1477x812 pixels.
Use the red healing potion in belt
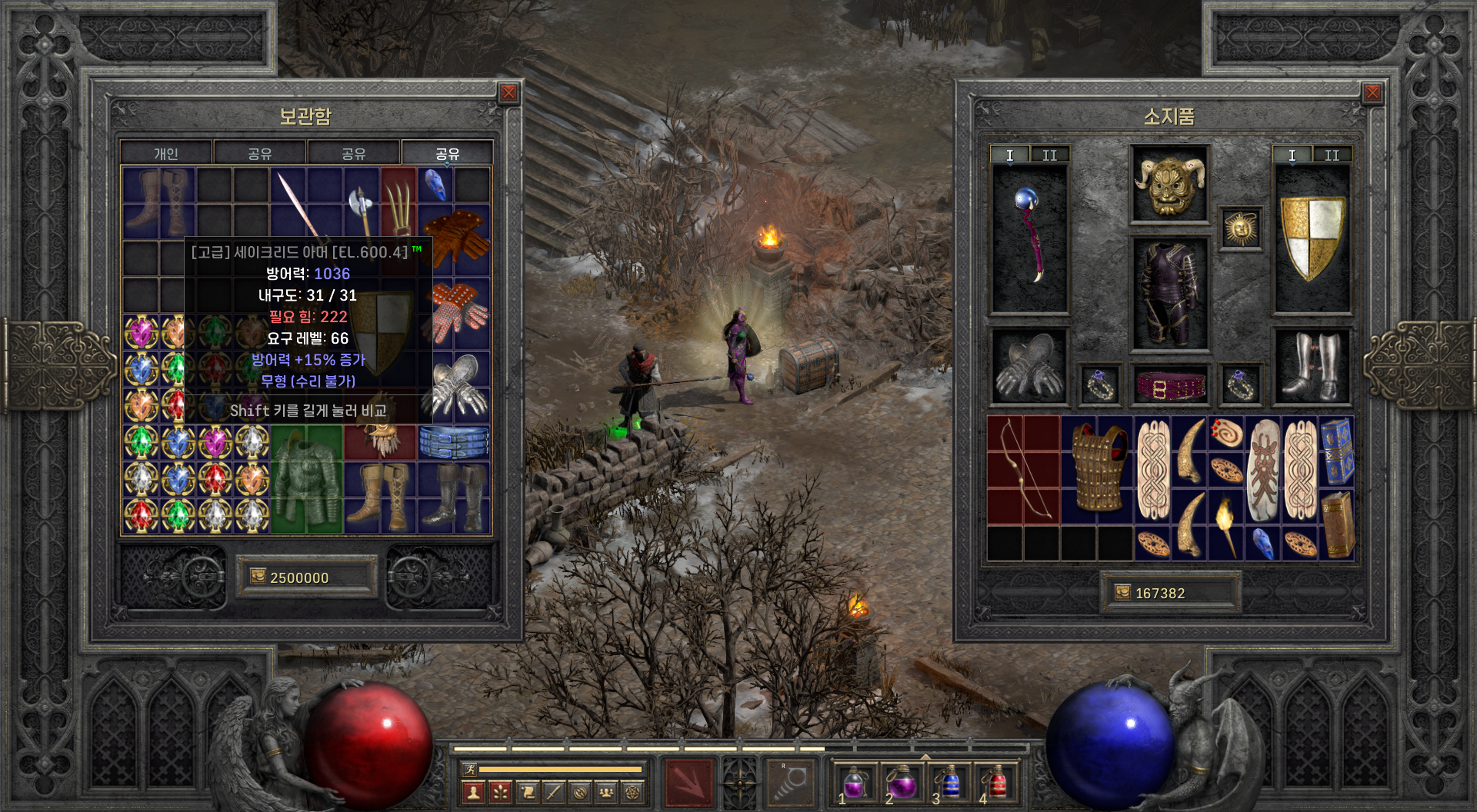pos(996,784)
